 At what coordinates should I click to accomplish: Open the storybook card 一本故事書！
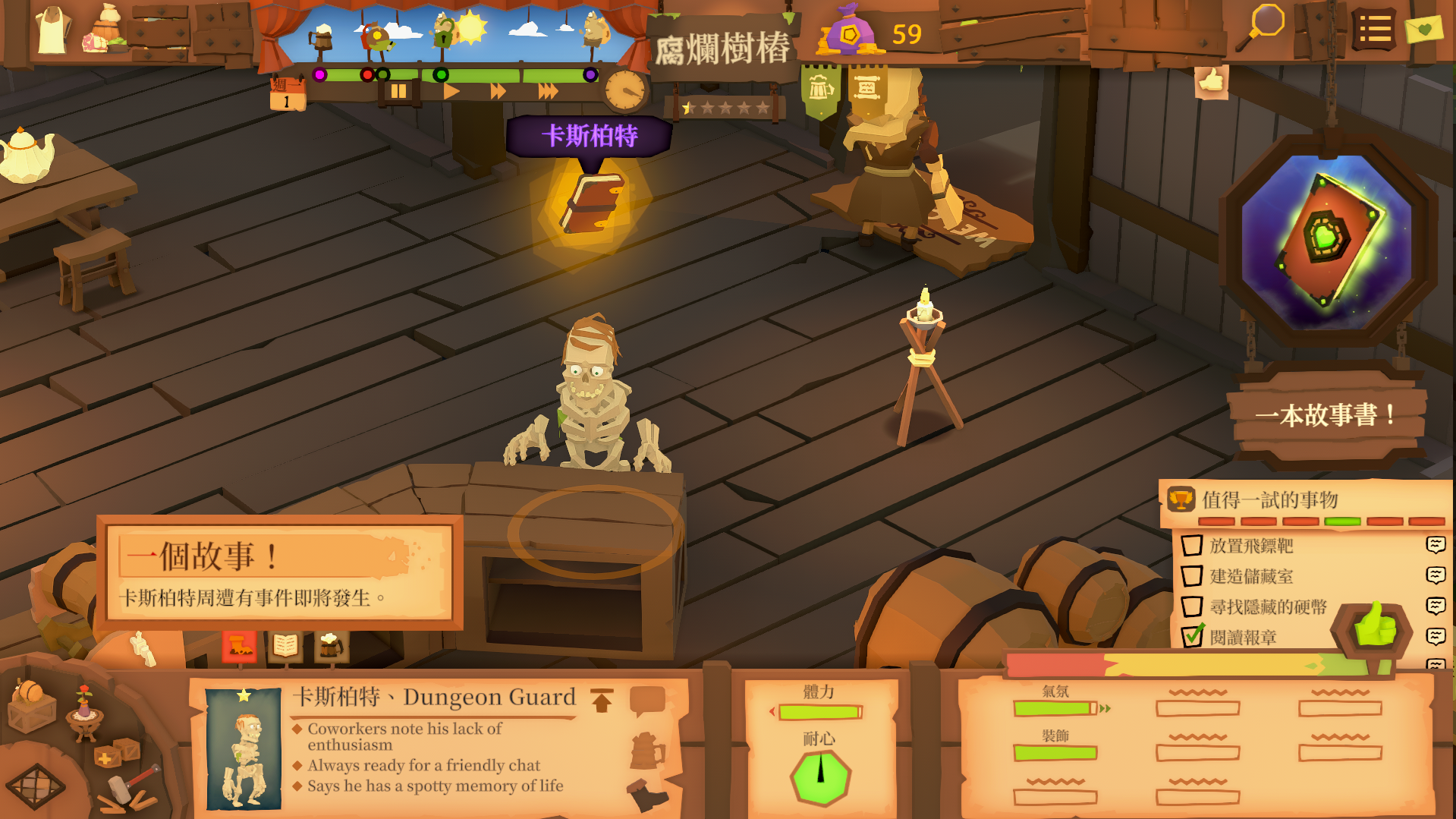click(1326, 414)
